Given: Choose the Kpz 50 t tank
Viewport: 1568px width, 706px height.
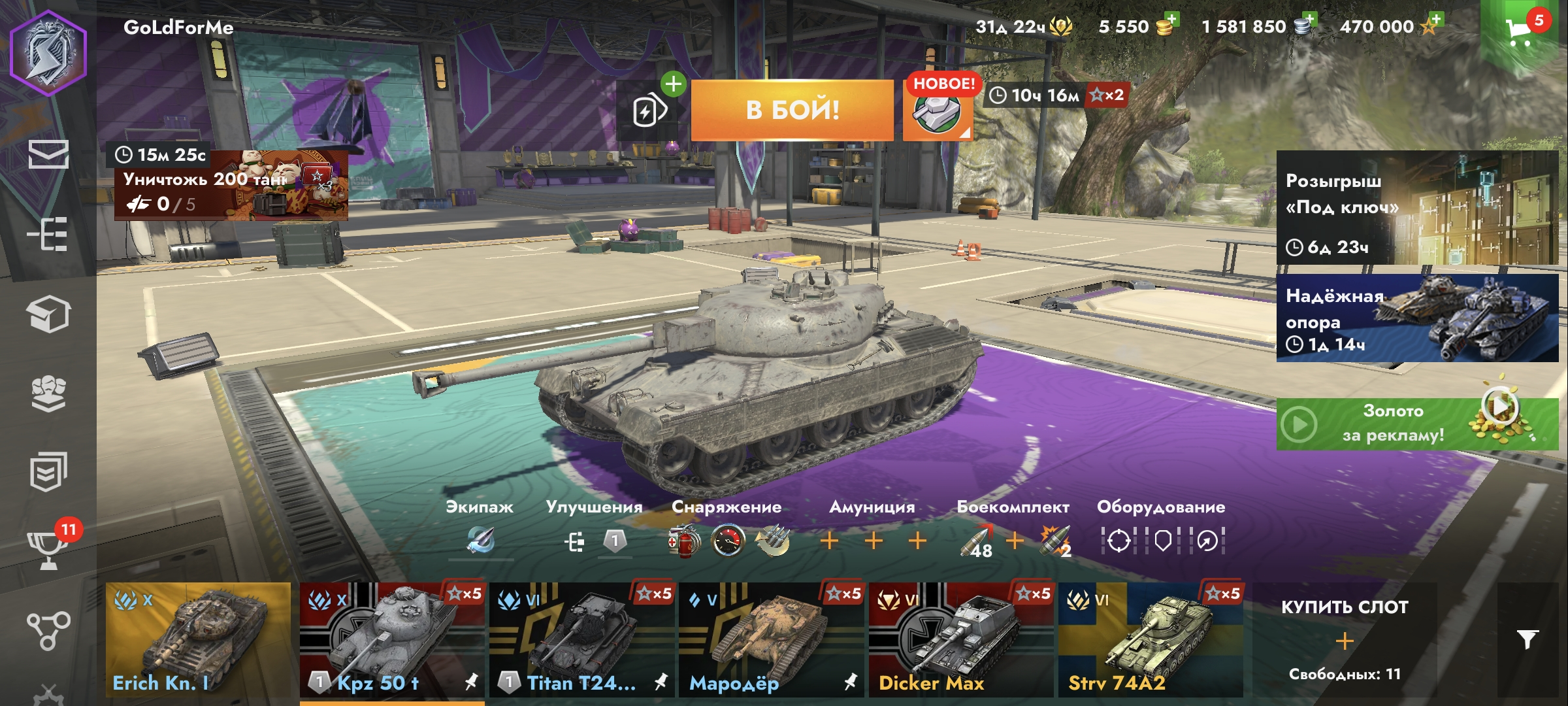Looking at the screenshot, I should 392,639.
